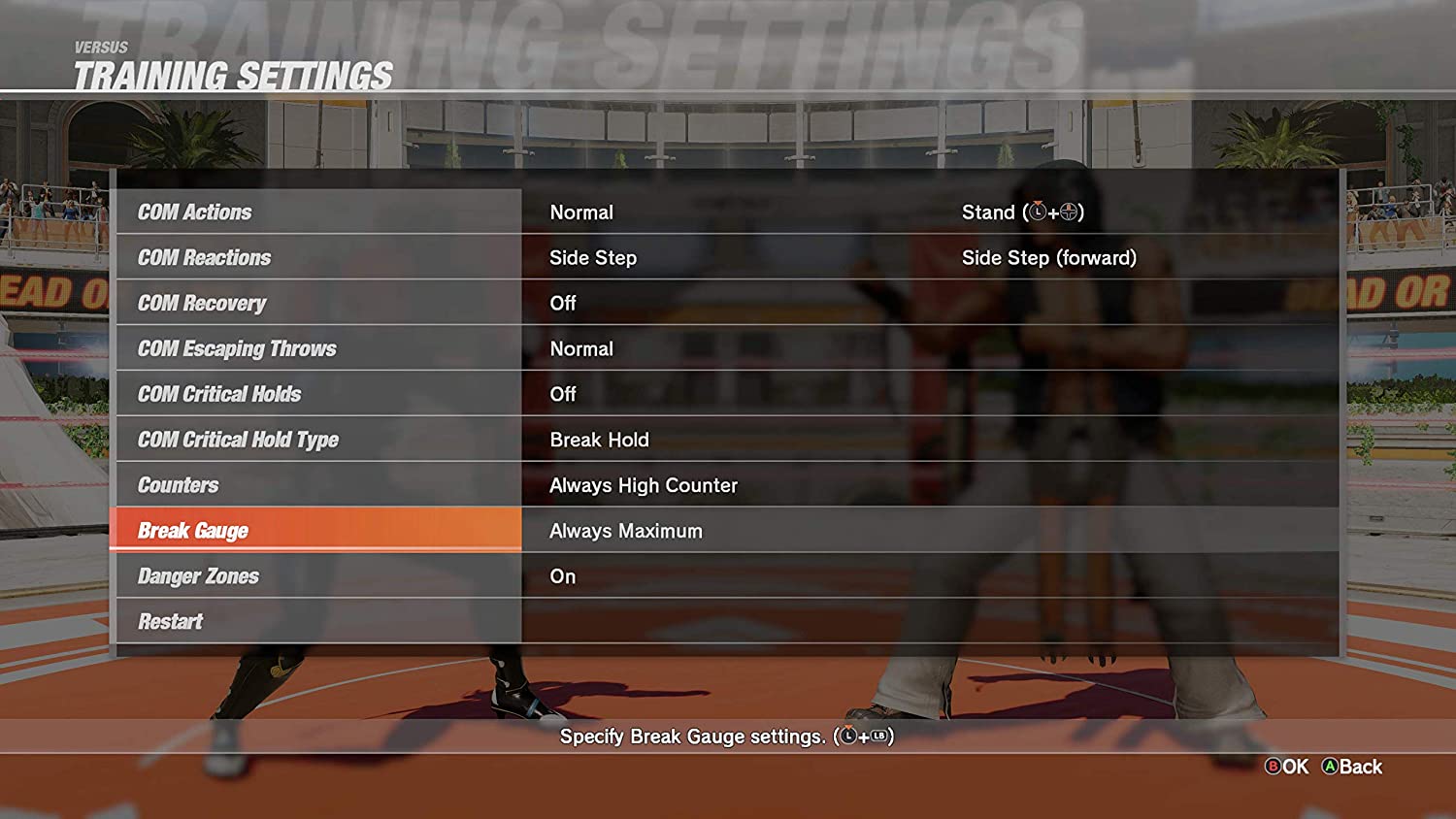Change the Stand action option

point(1022,212)
